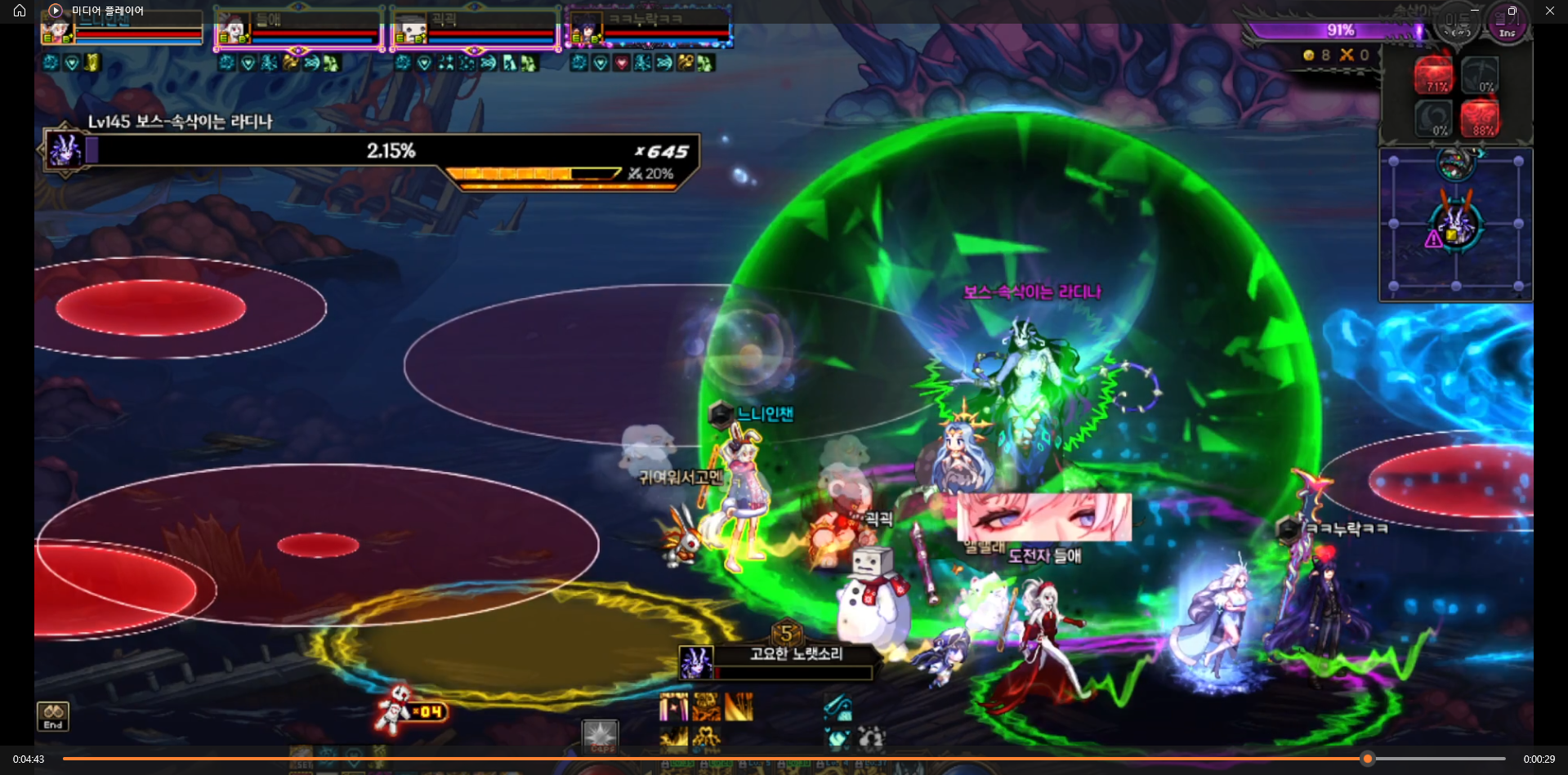Image resolution: width=1568 pixels, height=775 pixels.
Task: Click the End binoculars spectate button
Action: [x=53, y=716]
